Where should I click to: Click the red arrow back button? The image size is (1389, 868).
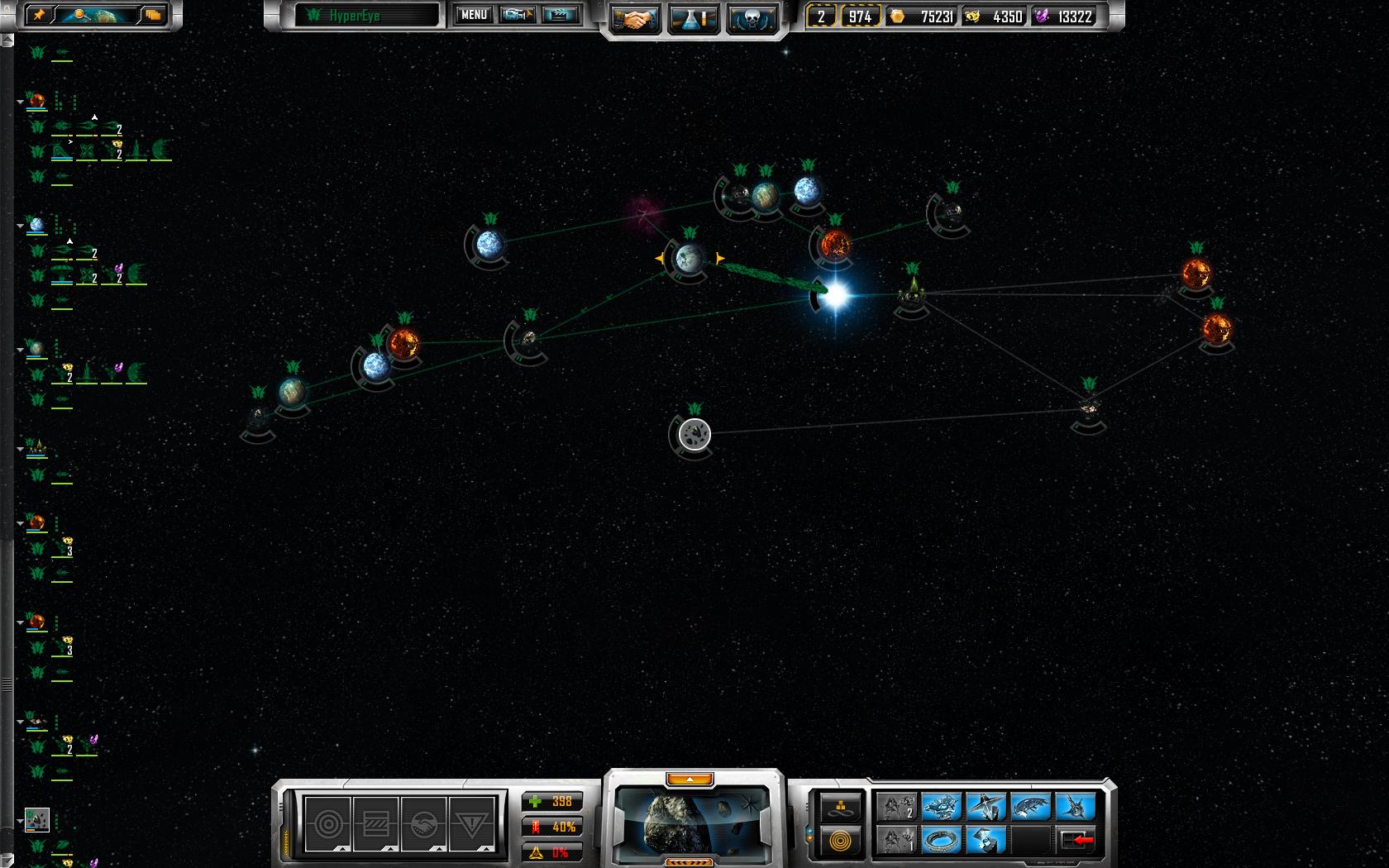pyautogui.click(x=1076, y=841)
